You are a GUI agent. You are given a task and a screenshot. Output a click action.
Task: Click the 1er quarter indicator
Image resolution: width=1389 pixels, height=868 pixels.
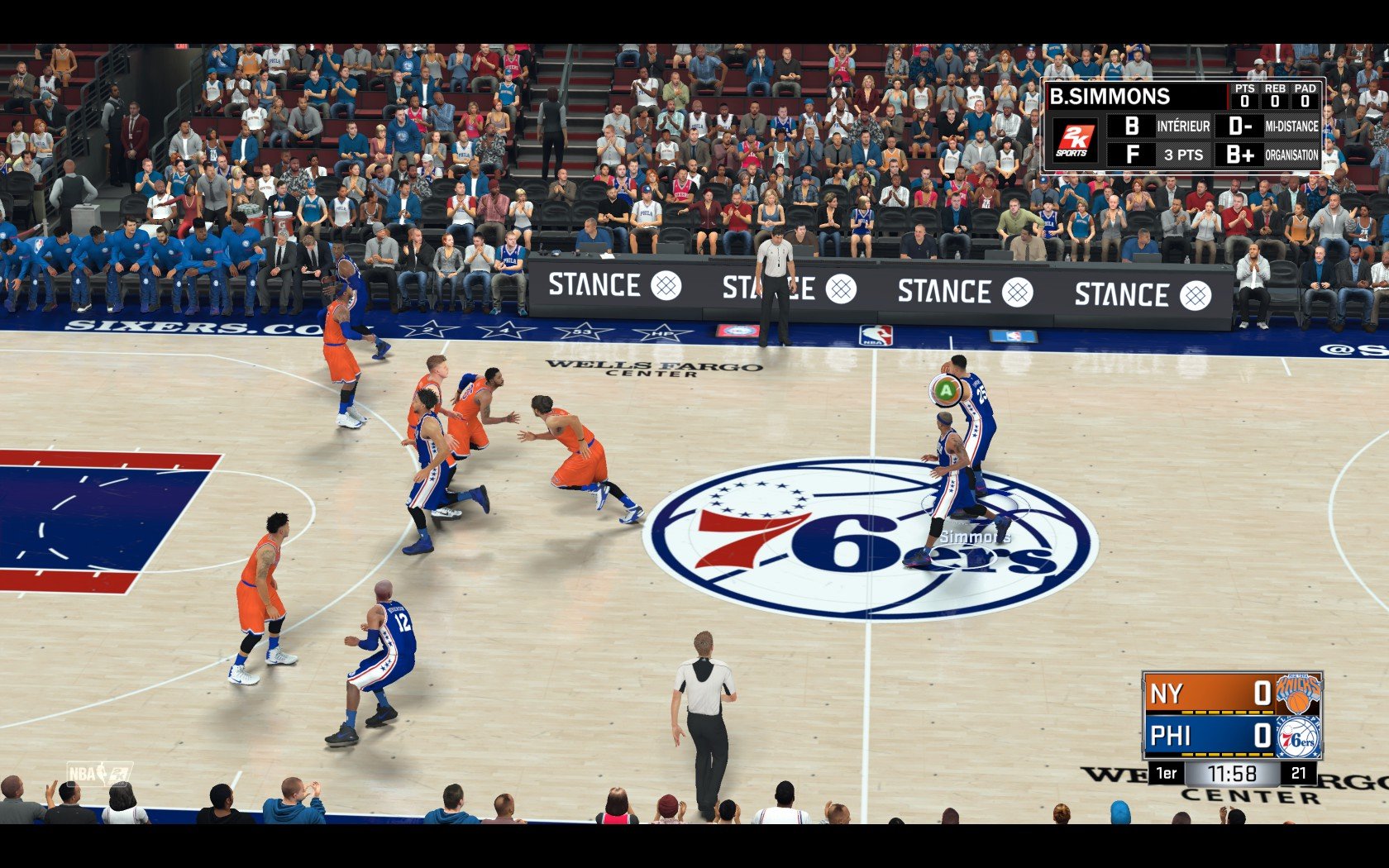pyautogui.click(x=1167, y=773)
